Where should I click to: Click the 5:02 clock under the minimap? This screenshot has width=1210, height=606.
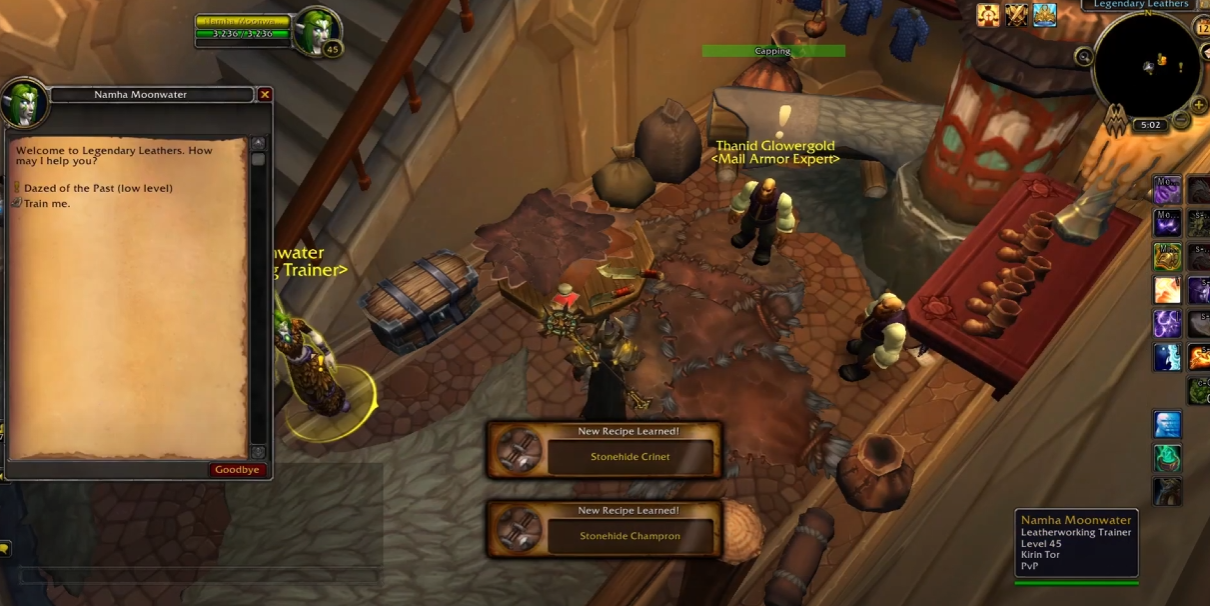(1149, 126)
